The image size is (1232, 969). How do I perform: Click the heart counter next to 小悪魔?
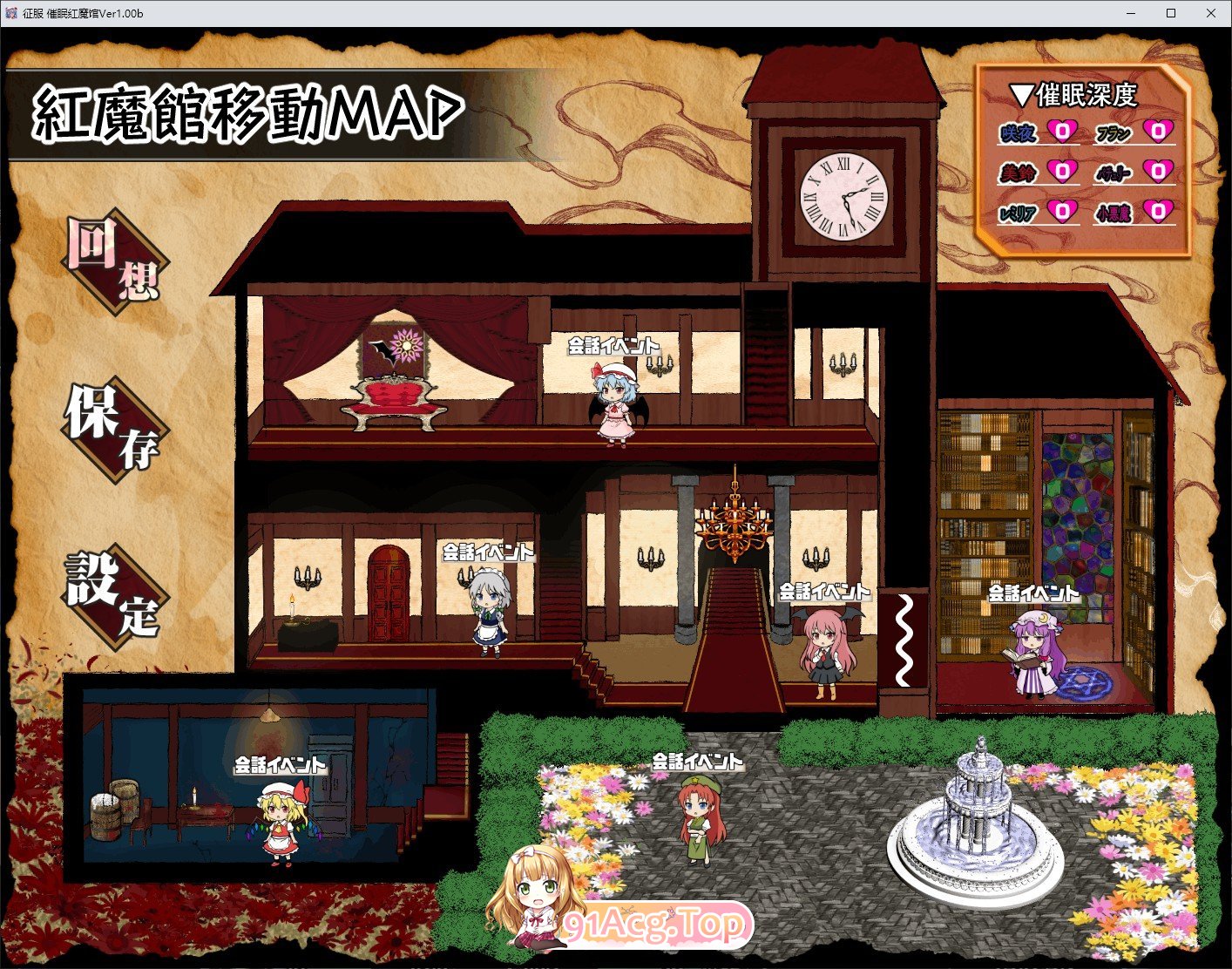tap(1159, 210)
